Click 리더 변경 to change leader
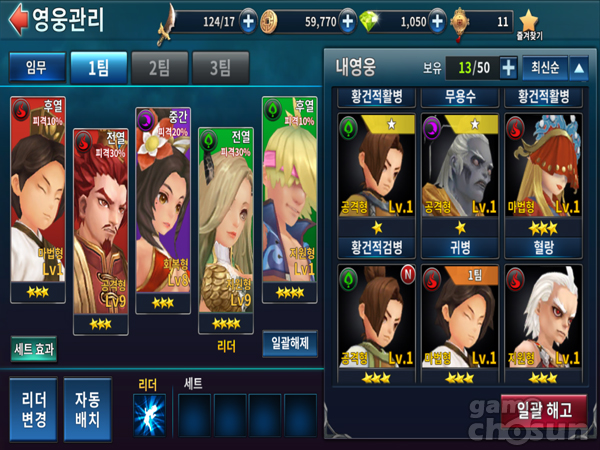 pos(33,410)
